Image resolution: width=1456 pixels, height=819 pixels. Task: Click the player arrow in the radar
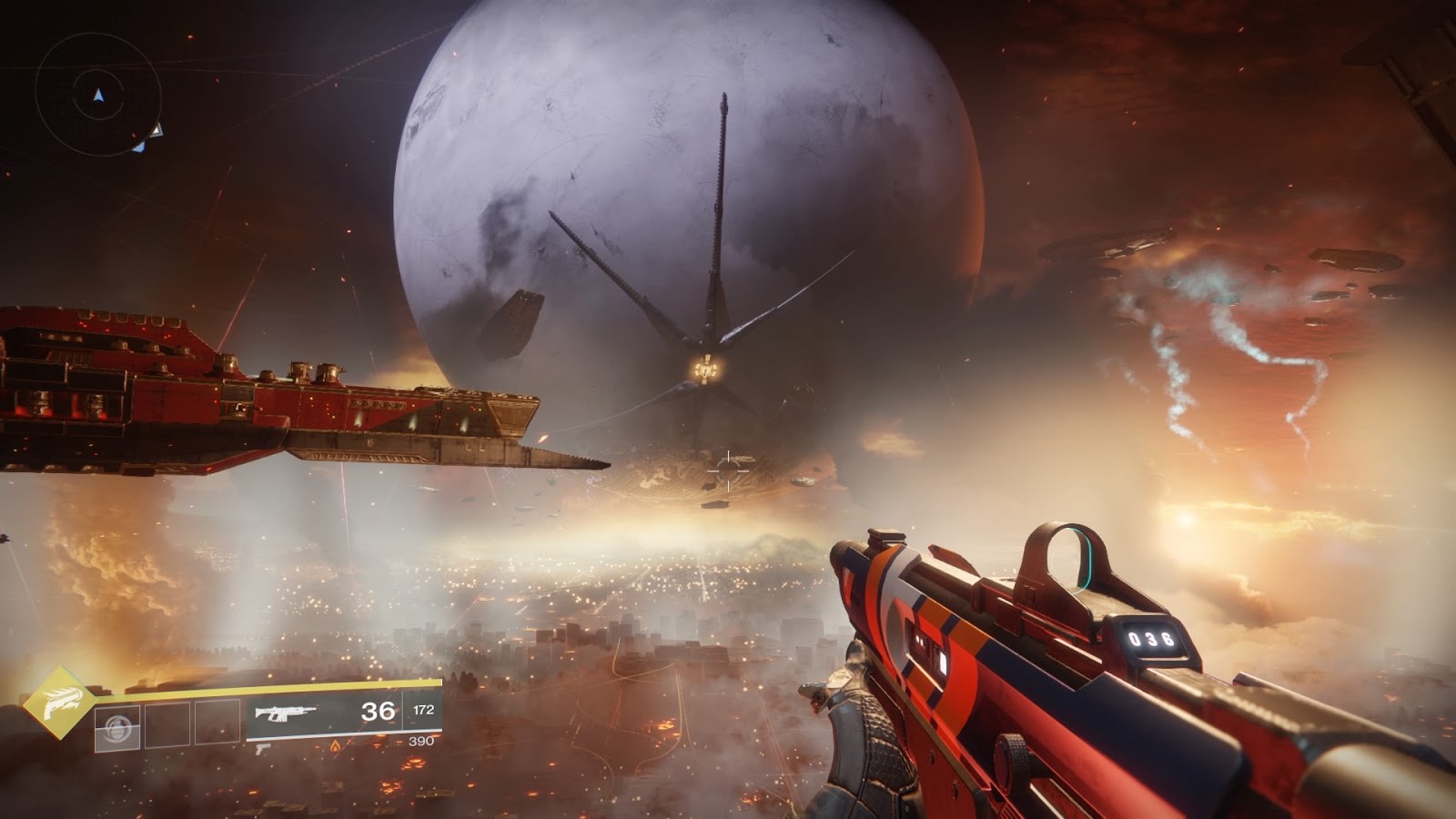(98, 95)
